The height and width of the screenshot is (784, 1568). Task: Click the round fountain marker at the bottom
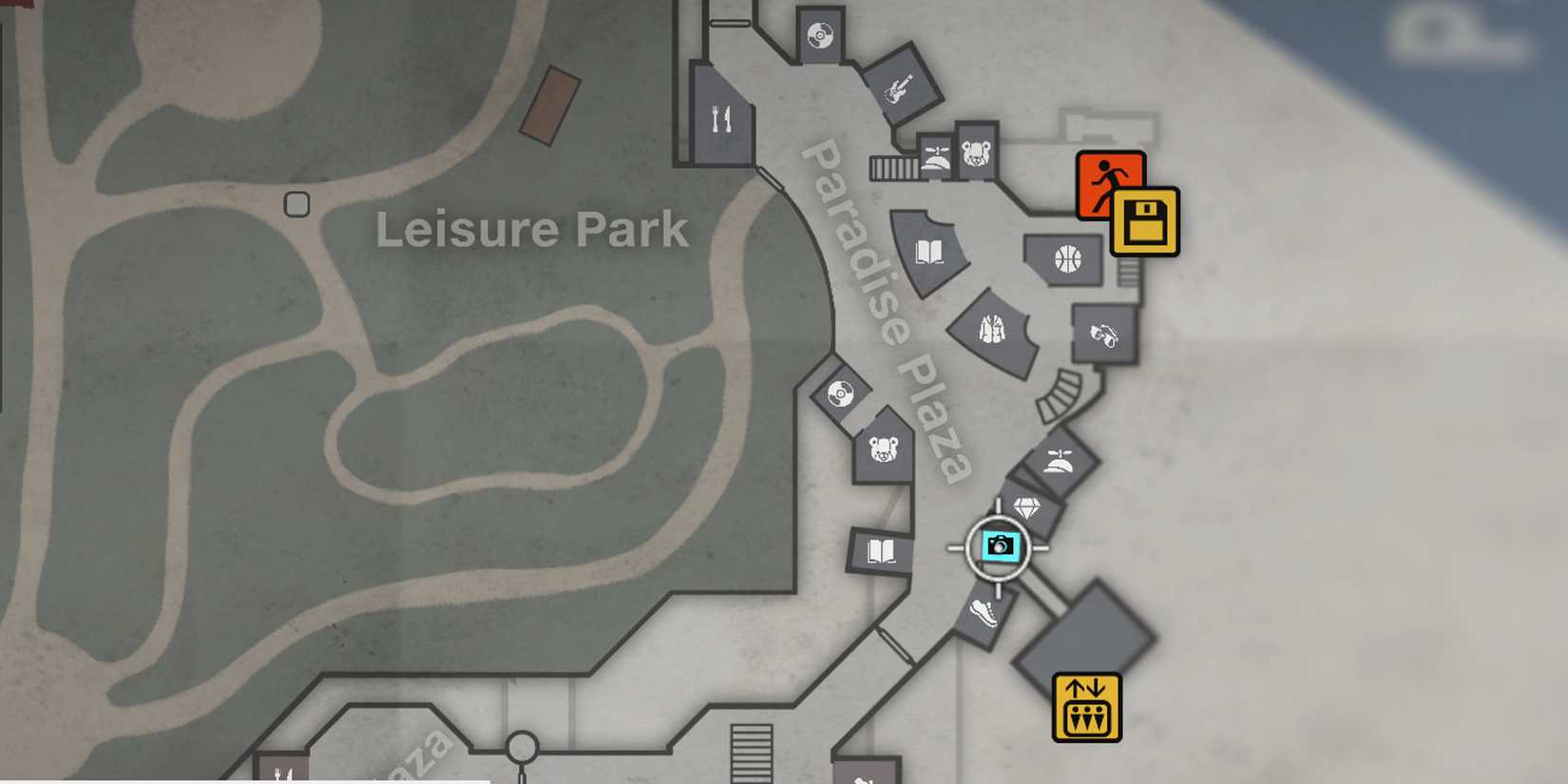tap(521, 747)
